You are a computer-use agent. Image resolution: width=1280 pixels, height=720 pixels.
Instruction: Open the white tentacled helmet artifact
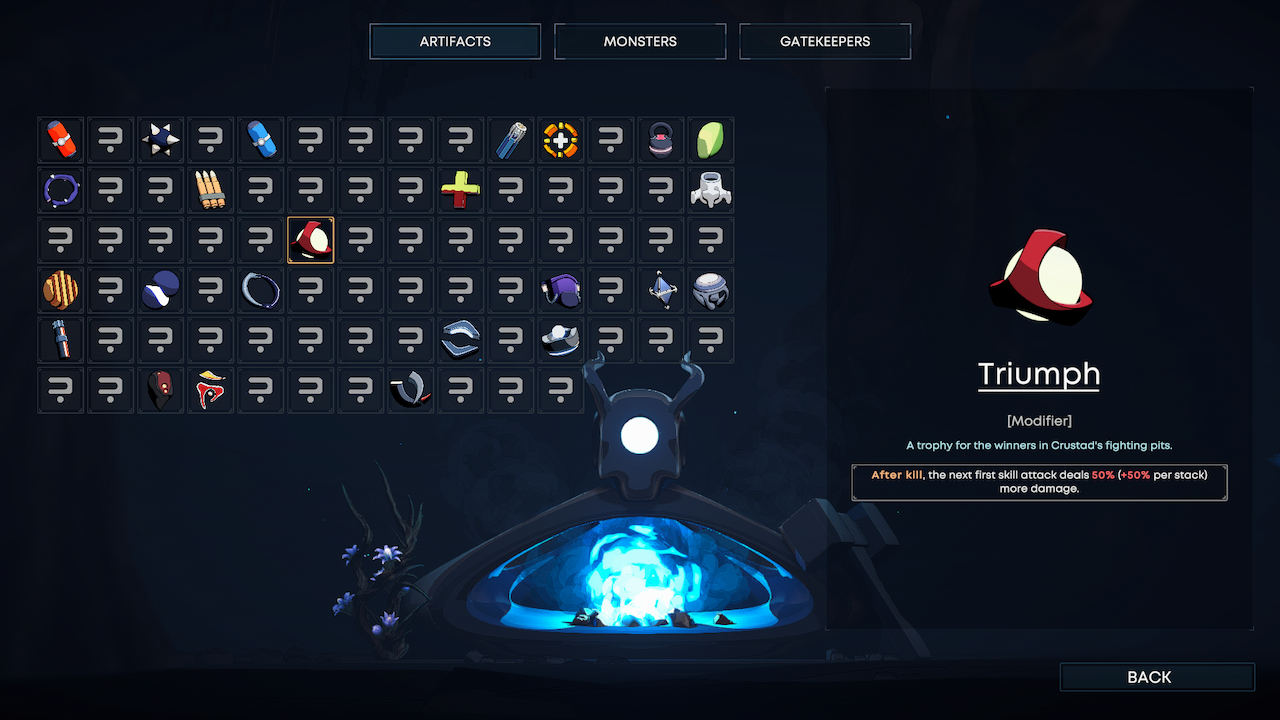click(x=711, y=190)
